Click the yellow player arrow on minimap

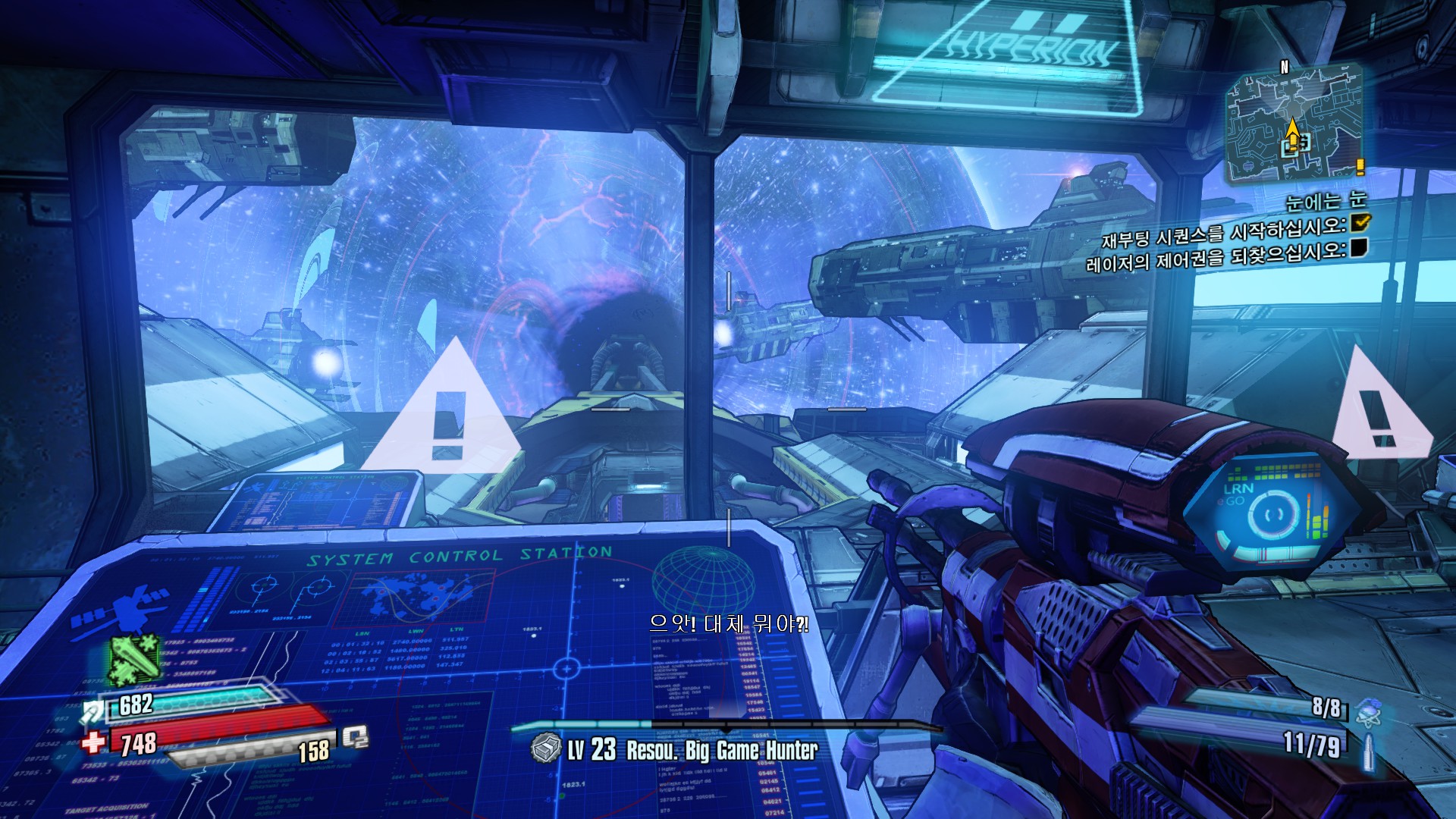click(x=1291, y=129)
